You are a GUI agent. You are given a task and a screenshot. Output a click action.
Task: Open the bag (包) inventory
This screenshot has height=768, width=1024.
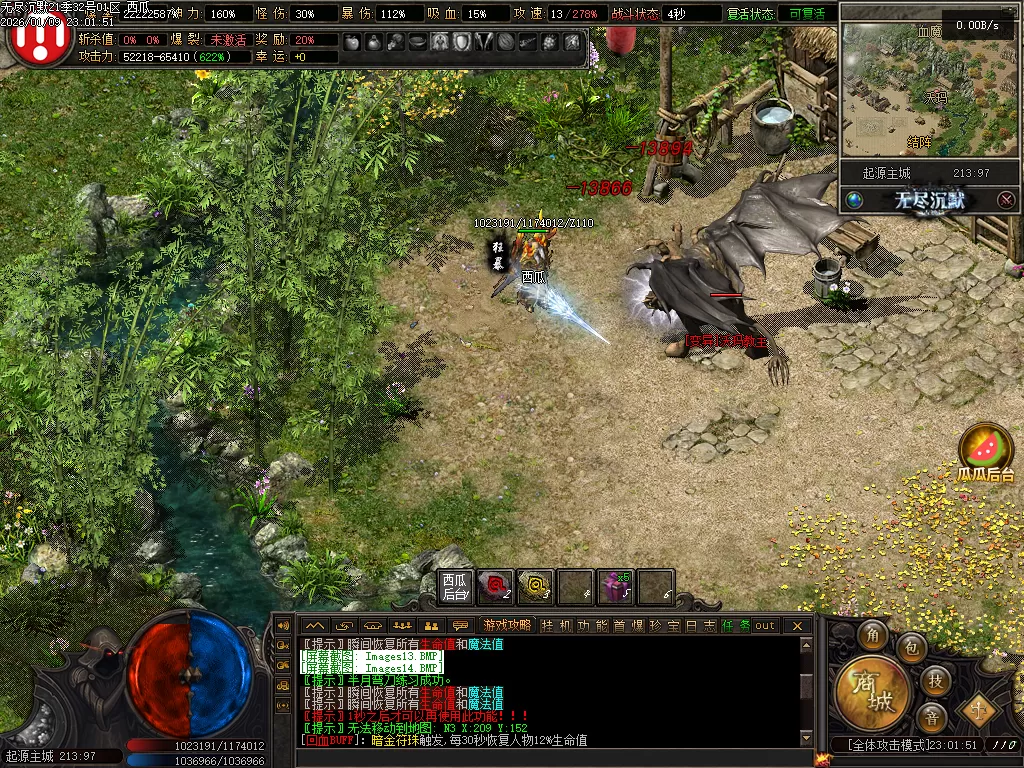[911, 648]
